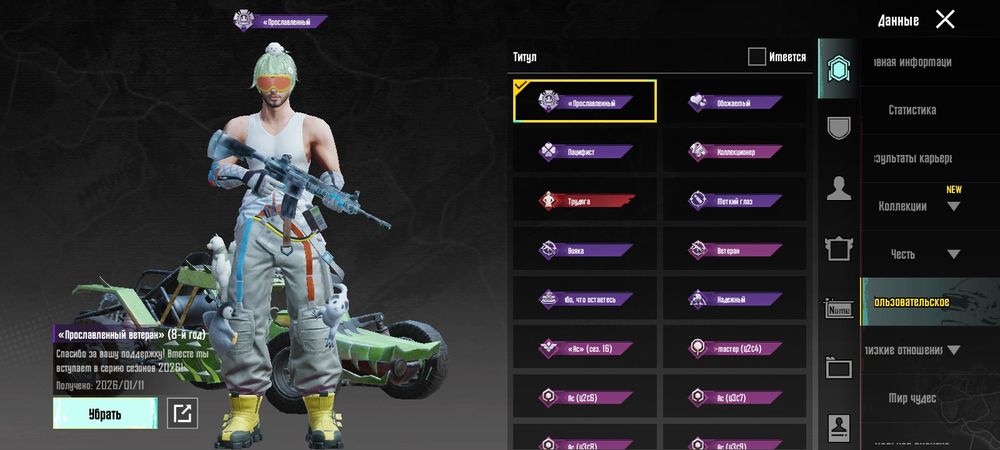Expand the Честь menu entry
The width and height of the screenshot is (1000, 450).
[x=918, y=254]
